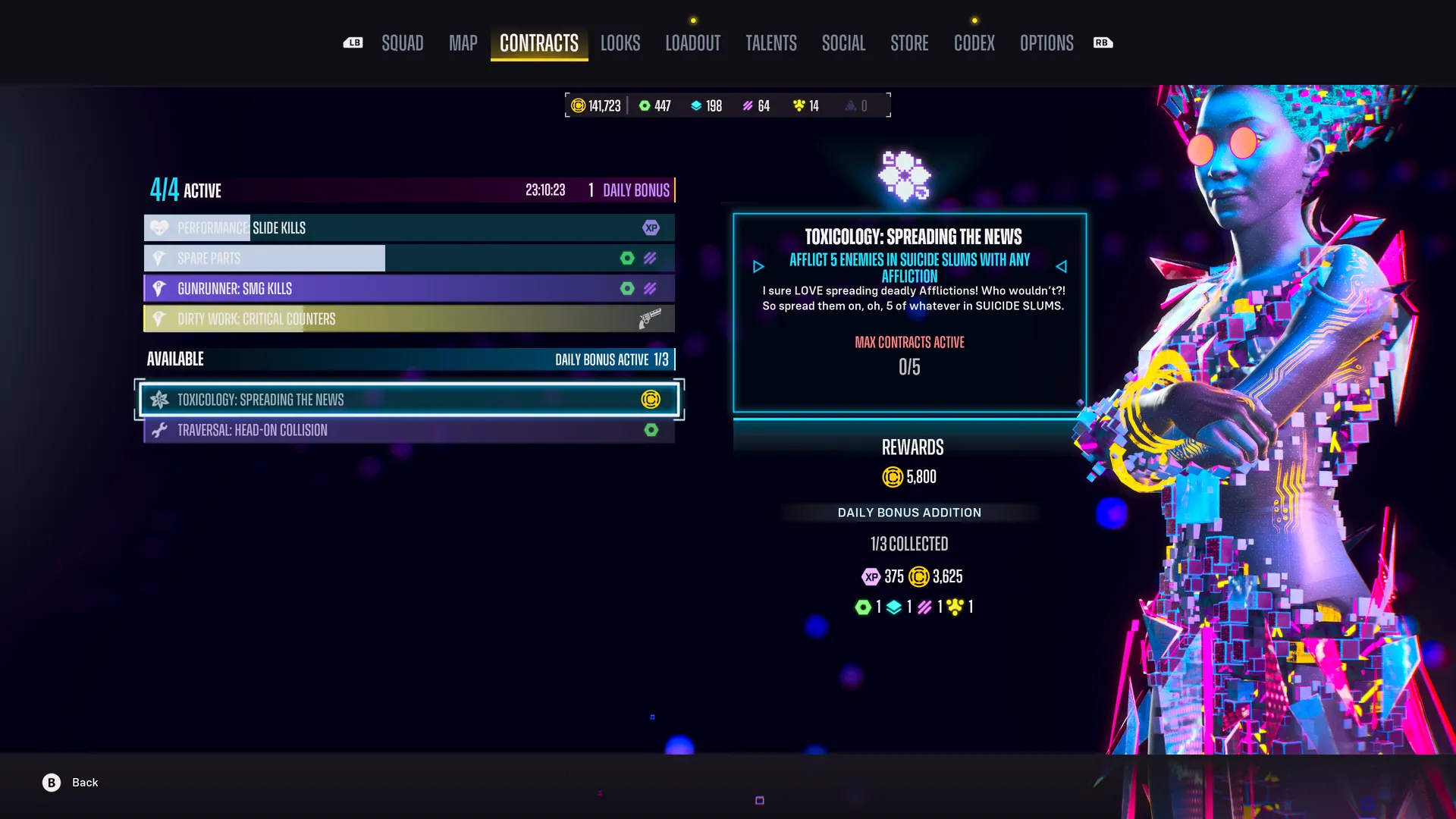
Task: Select the Performance: Slide Kills active contract
Action: pos(409,227)
